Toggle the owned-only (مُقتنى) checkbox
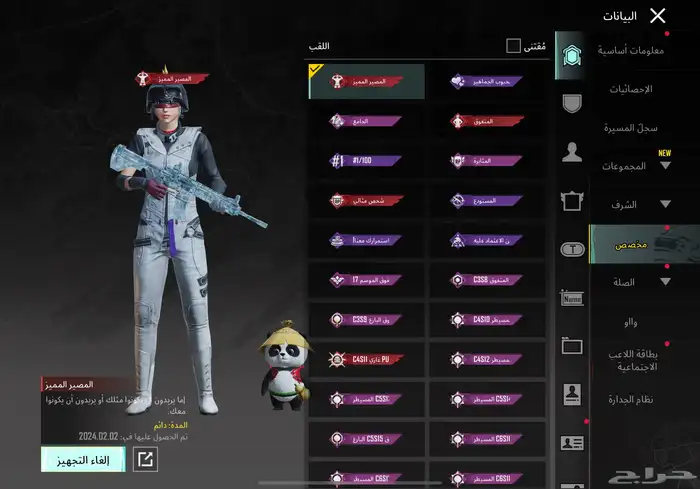700x489 pixels. tap(513, 46)
